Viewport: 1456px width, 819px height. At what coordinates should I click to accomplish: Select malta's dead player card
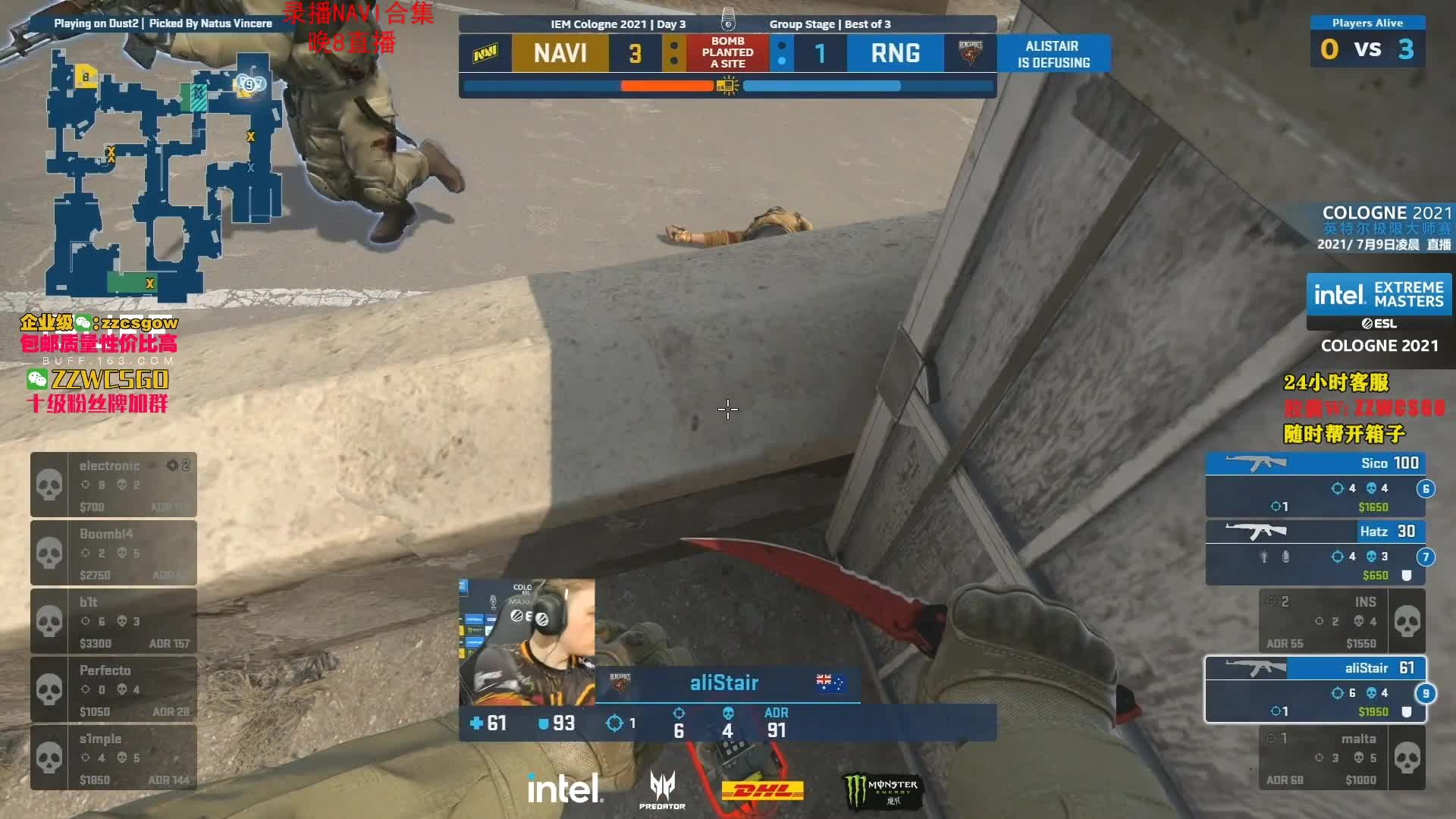tap(1342, 758)
